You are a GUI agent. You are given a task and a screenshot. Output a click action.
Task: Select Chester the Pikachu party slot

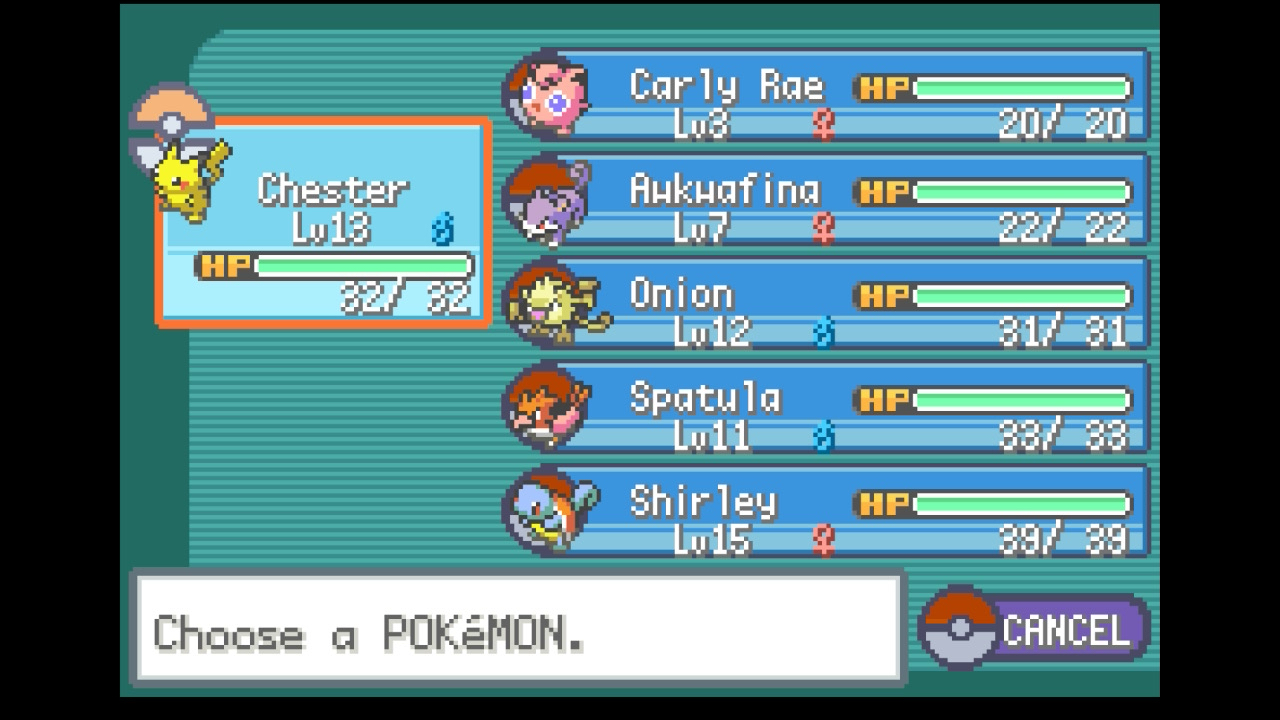point(322,222)
